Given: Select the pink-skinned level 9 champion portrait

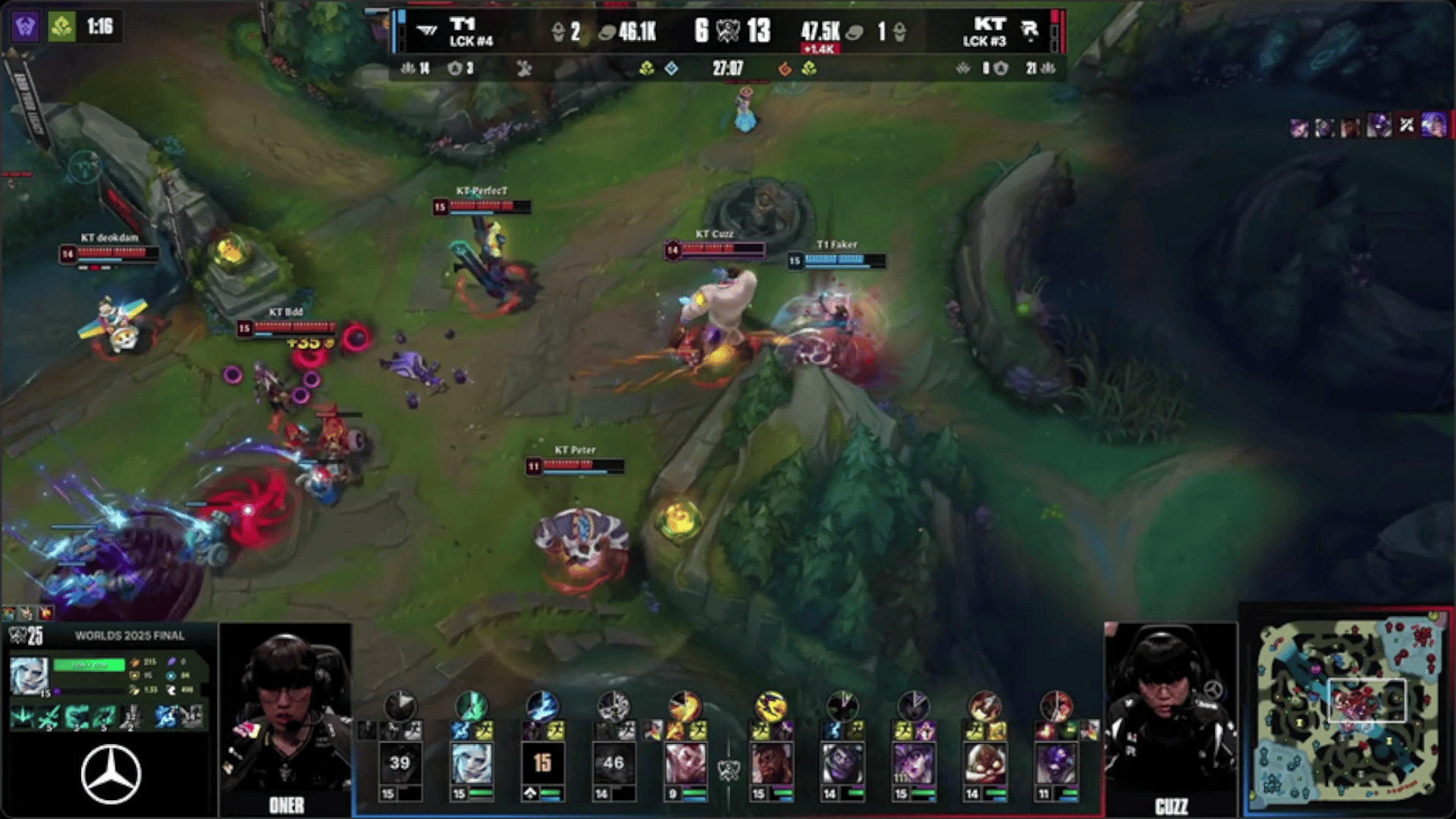Looking at the screenshot, I should (685, 762).
